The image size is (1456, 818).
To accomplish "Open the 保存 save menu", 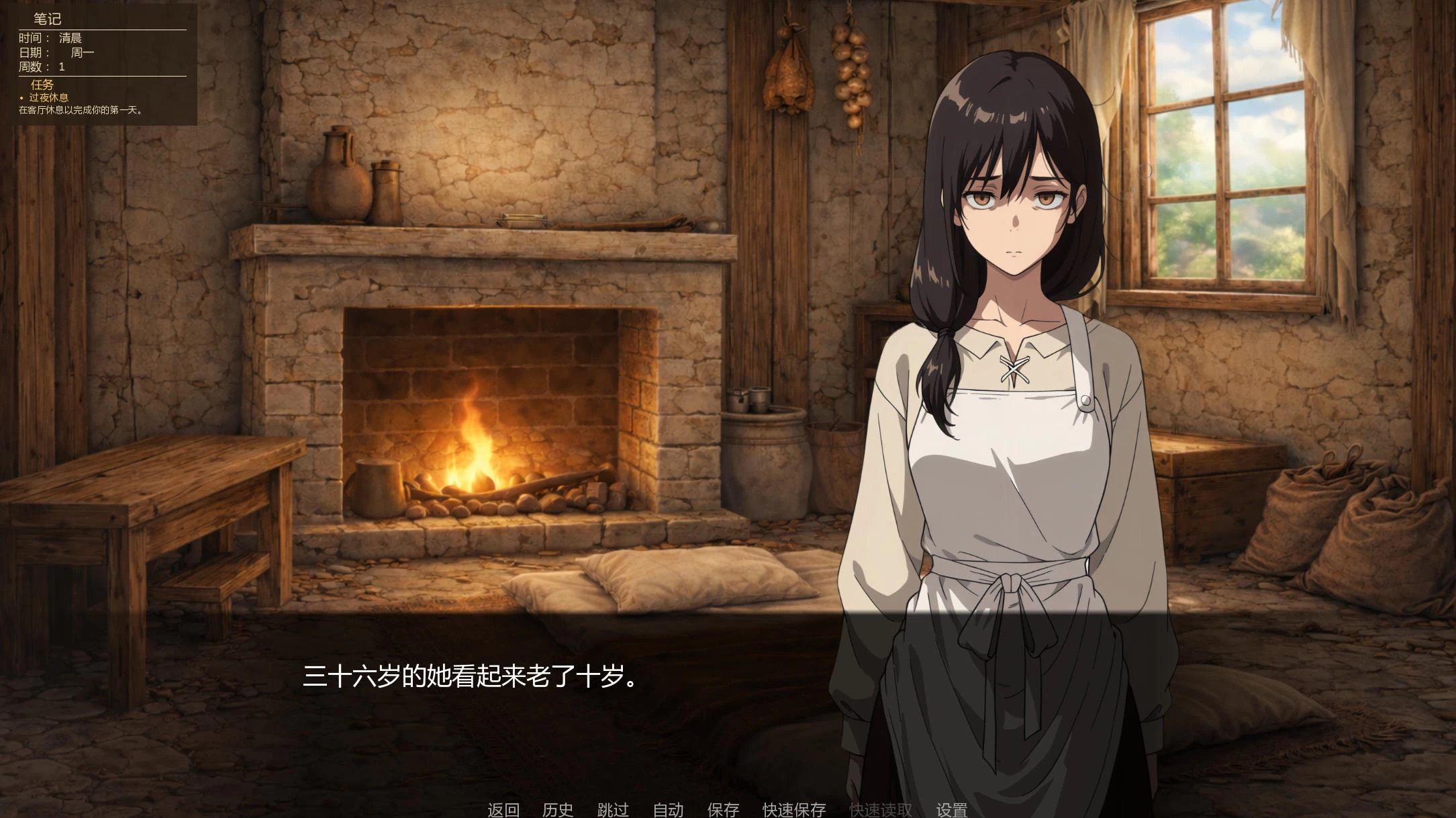I will coord(722,809).
